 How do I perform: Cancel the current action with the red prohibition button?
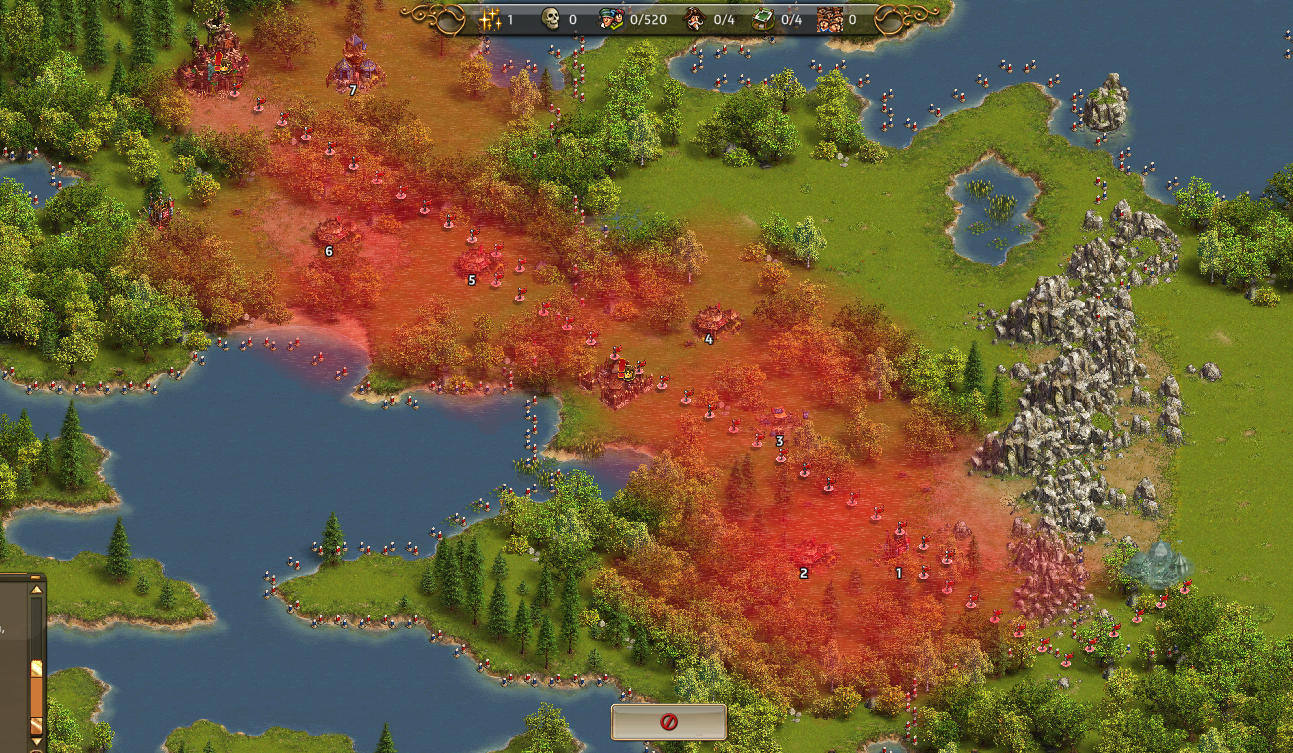[668, 722]
